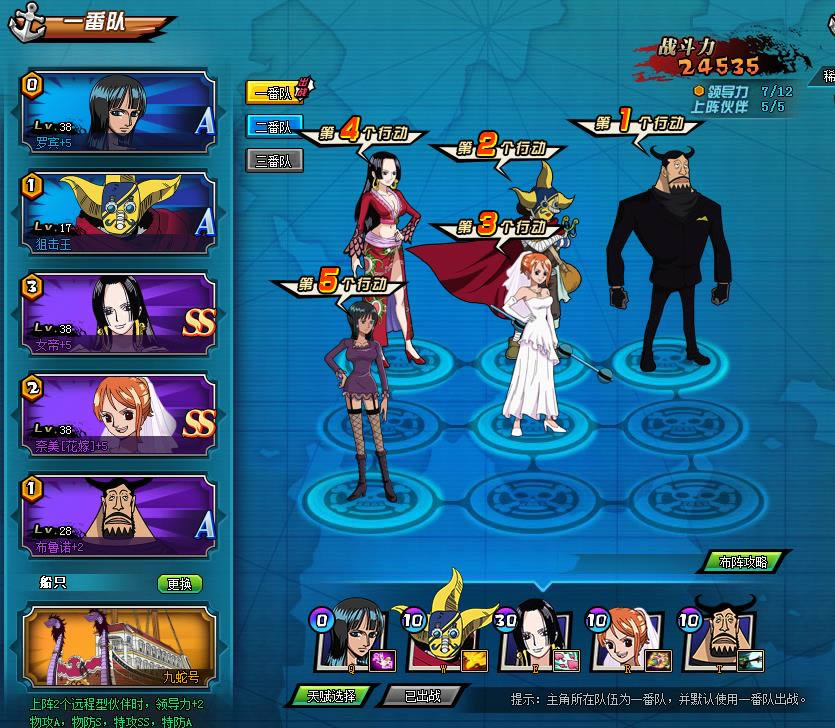This screenshot has height=728, width=835.
Task: Select Bruno's skill portrait in bottom bar
Action: [x=718, y=638]
